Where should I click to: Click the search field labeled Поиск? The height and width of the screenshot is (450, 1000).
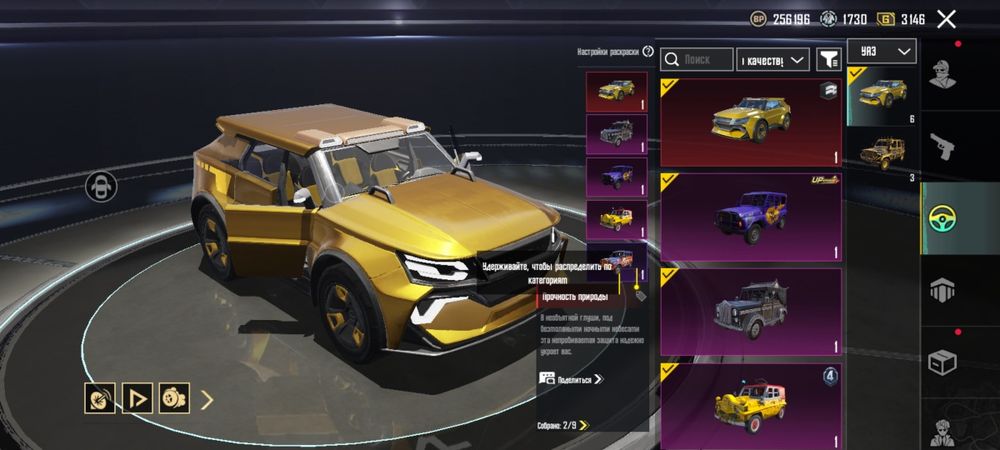click(697, 60)
